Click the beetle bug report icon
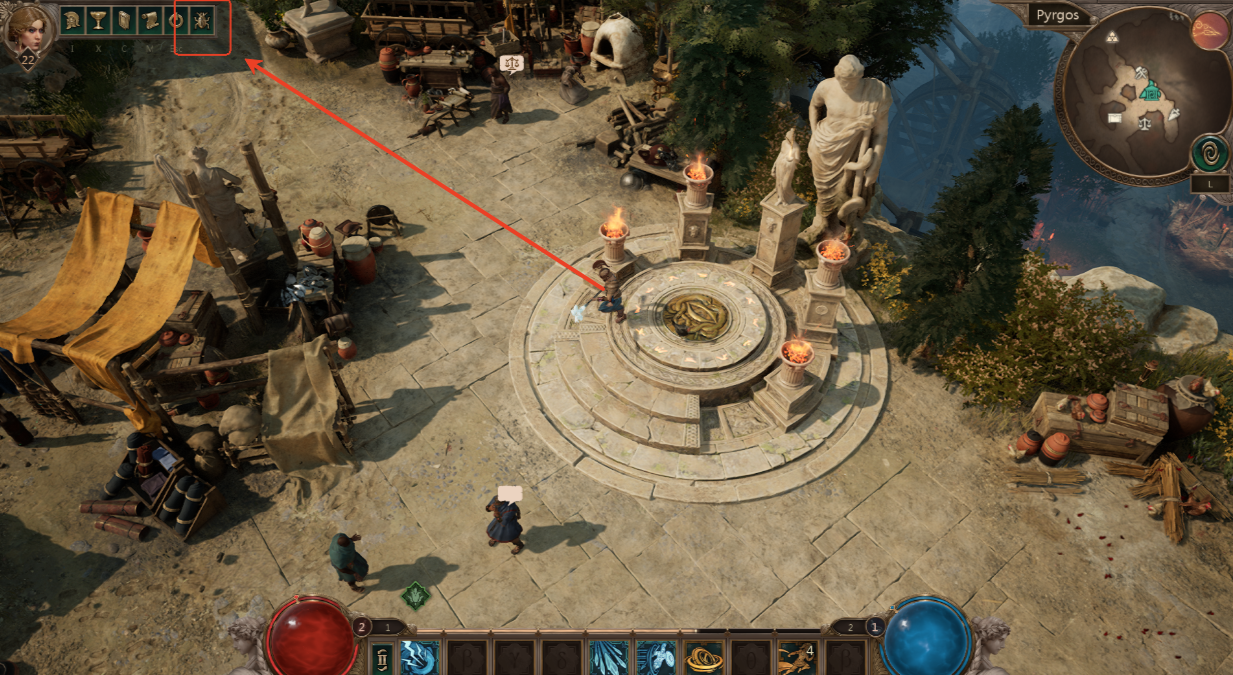Viewport: 1233px width, 675px height. 201,19
